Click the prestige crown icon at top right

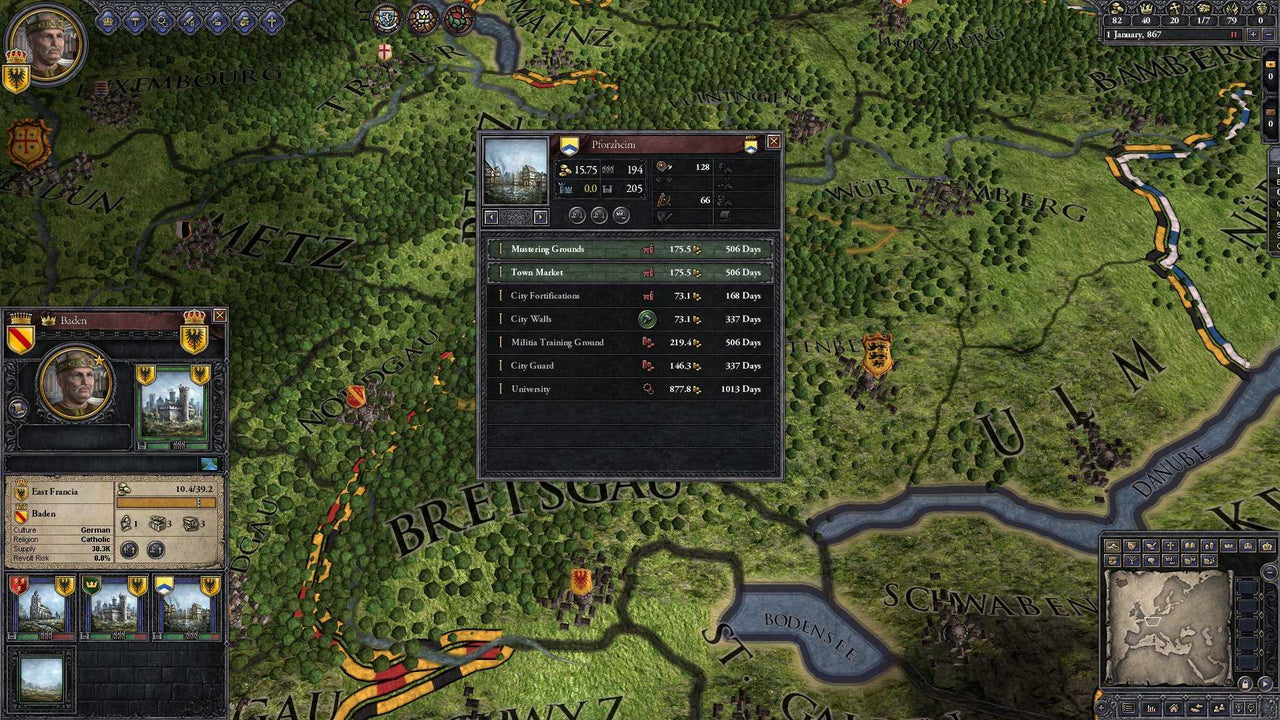[1146, 9]
